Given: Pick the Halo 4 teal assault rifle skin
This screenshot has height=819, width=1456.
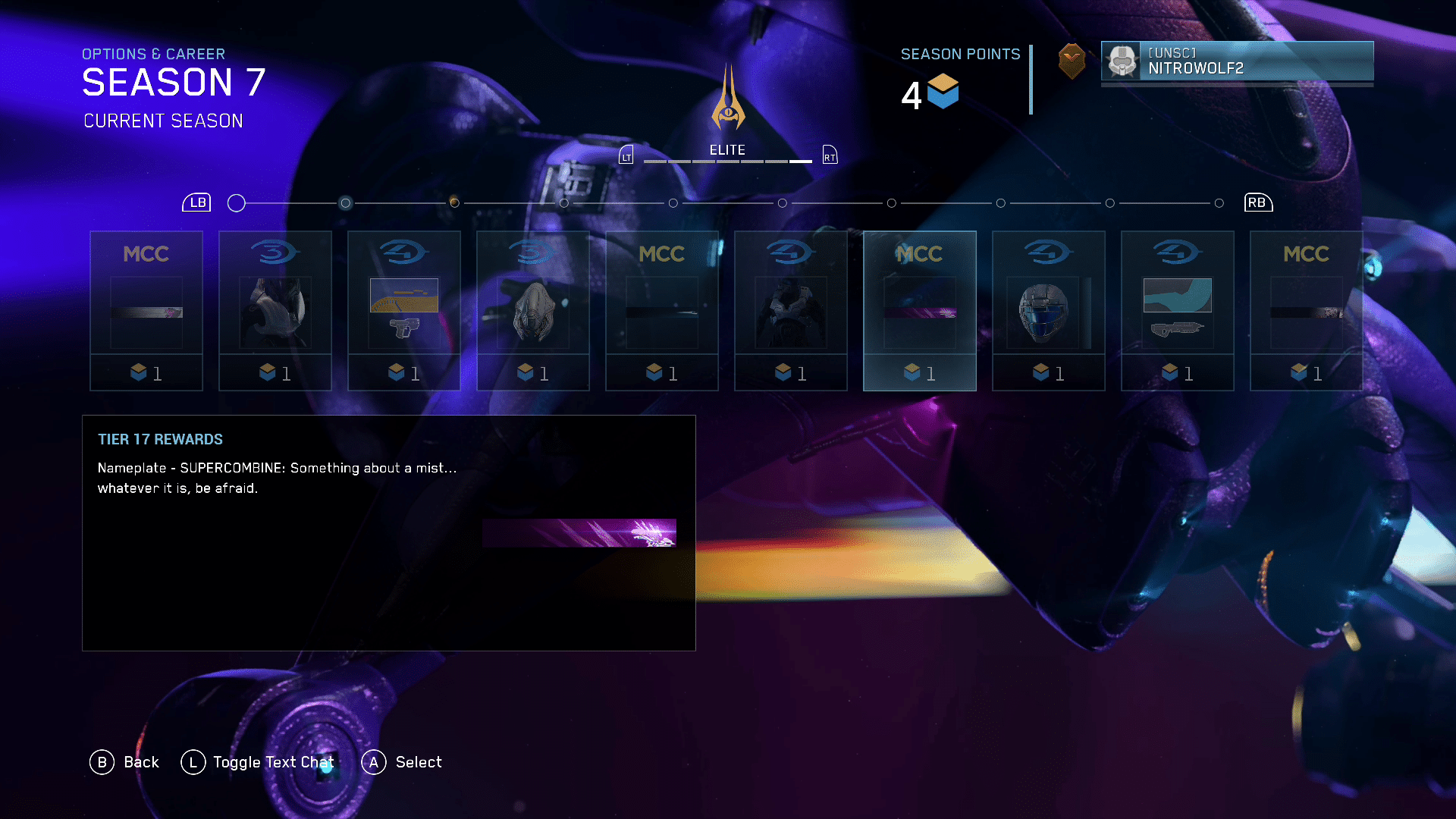Looking at the screenshot, I should pyautogui.click(x=1177, y=311).
